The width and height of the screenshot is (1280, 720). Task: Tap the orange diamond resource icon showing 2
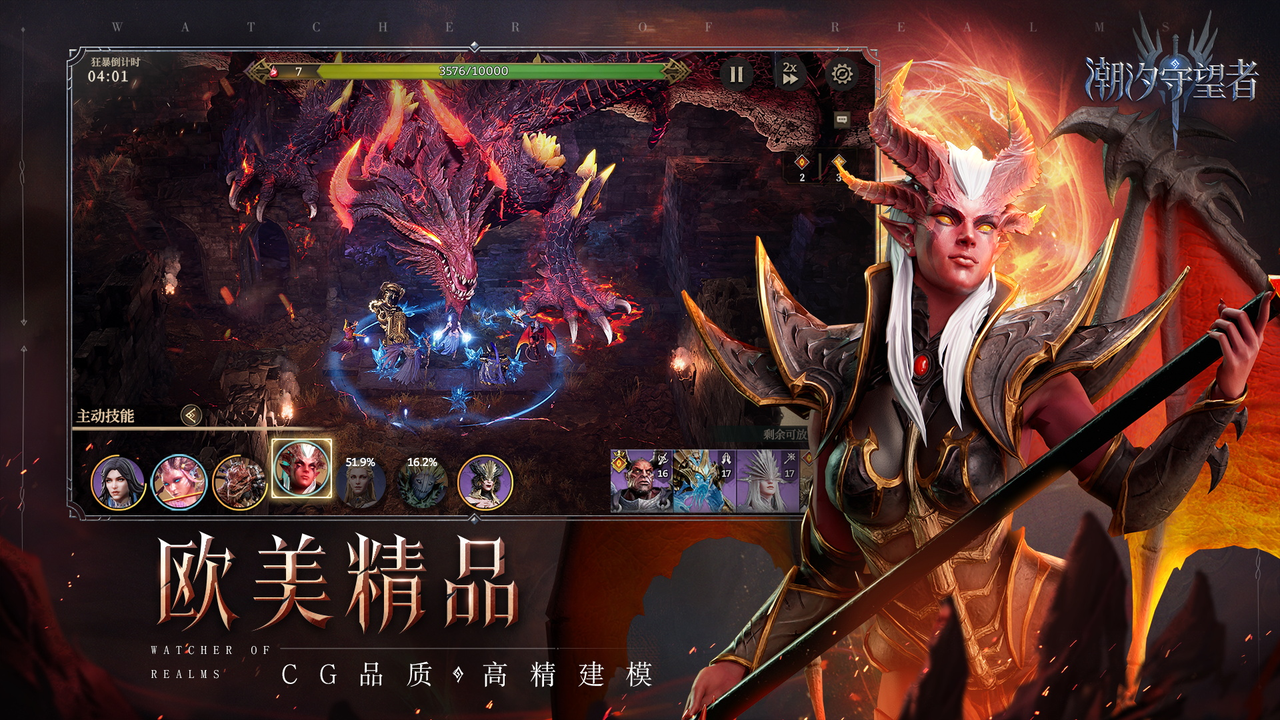pos(800,163)
